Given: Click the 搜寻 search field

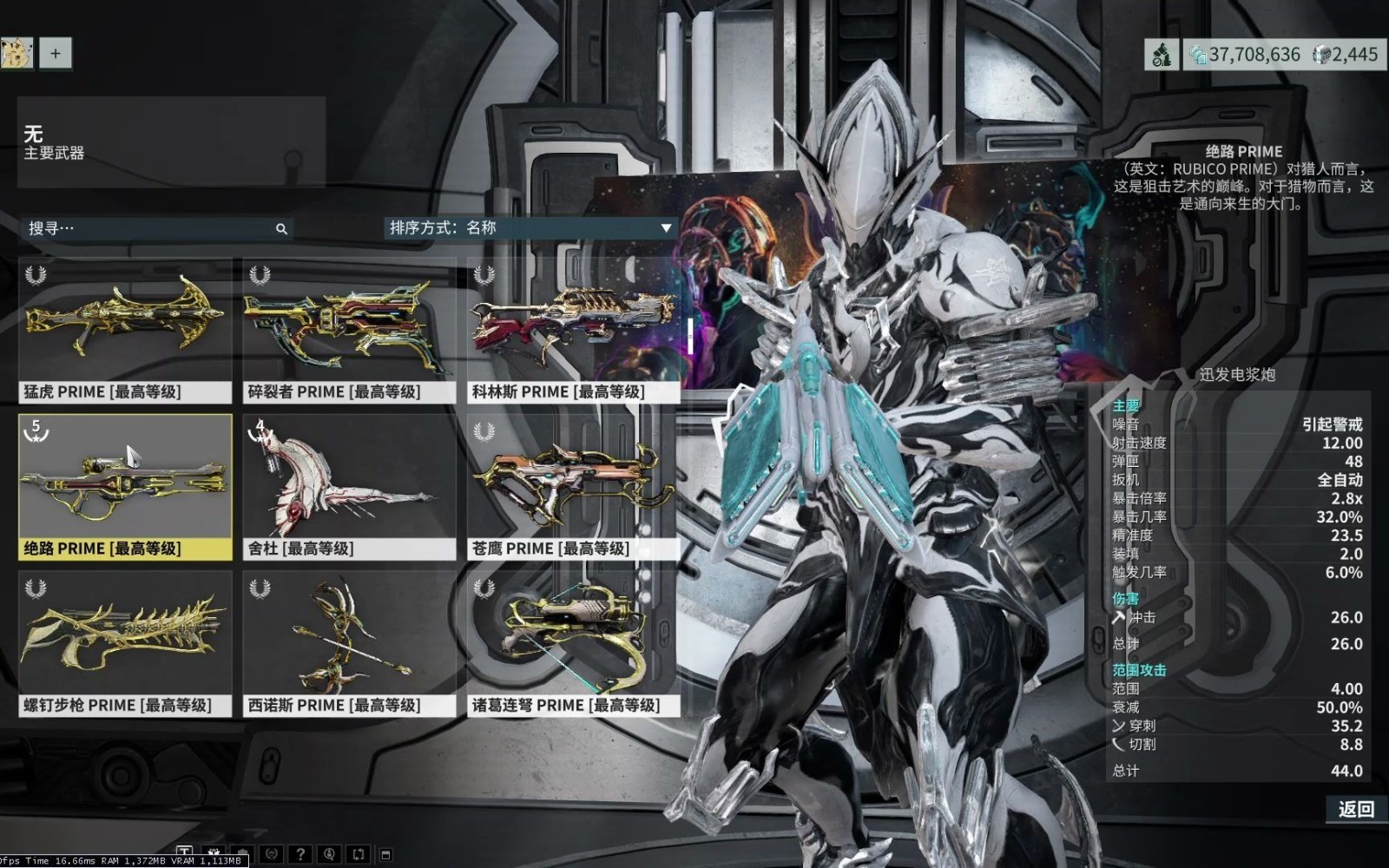Looking at the screenshot, I should [x=148, y=228].
